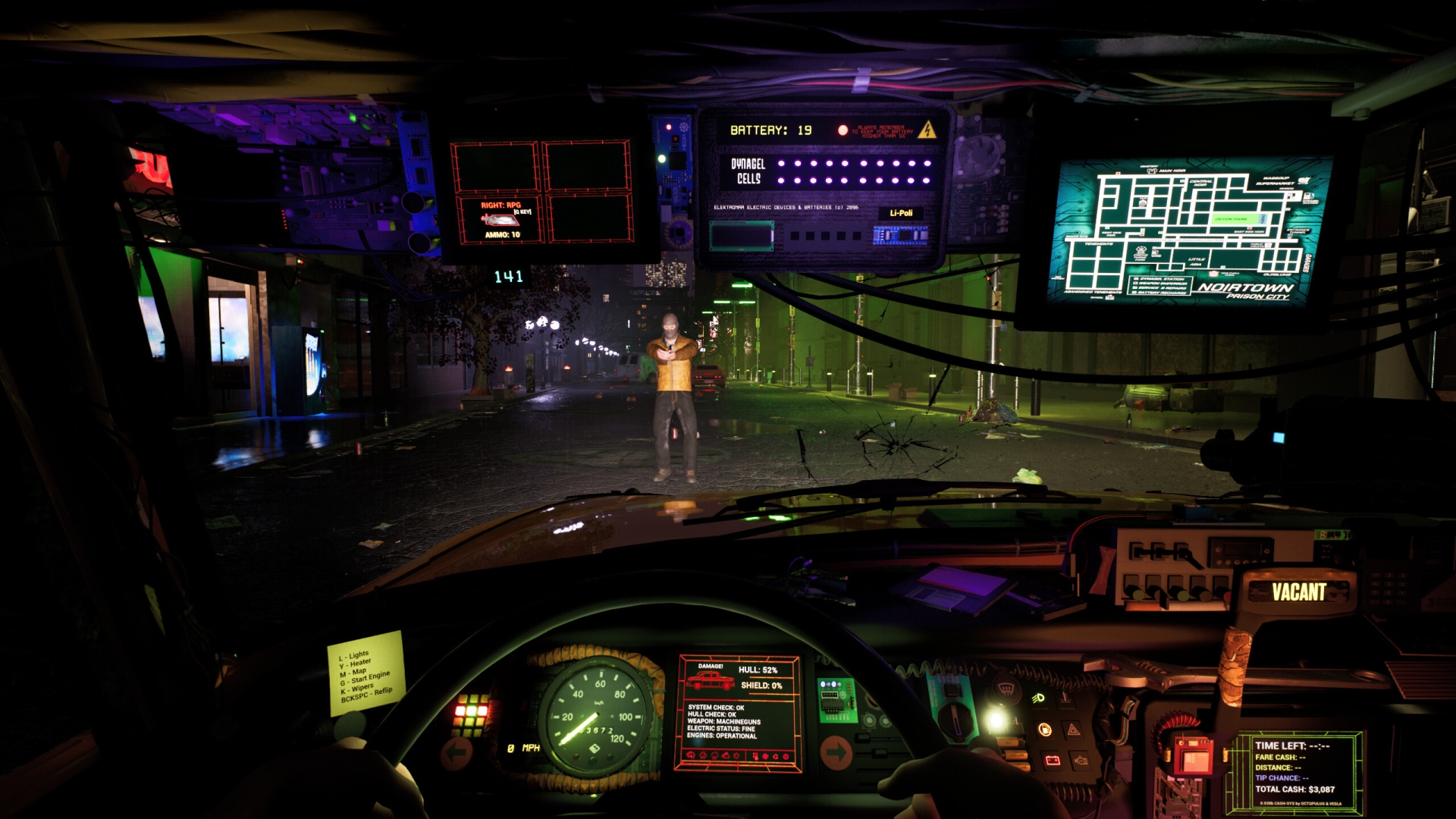Select the sun weather icon on the damage display

pyautogui.click(x=736, y=757)
